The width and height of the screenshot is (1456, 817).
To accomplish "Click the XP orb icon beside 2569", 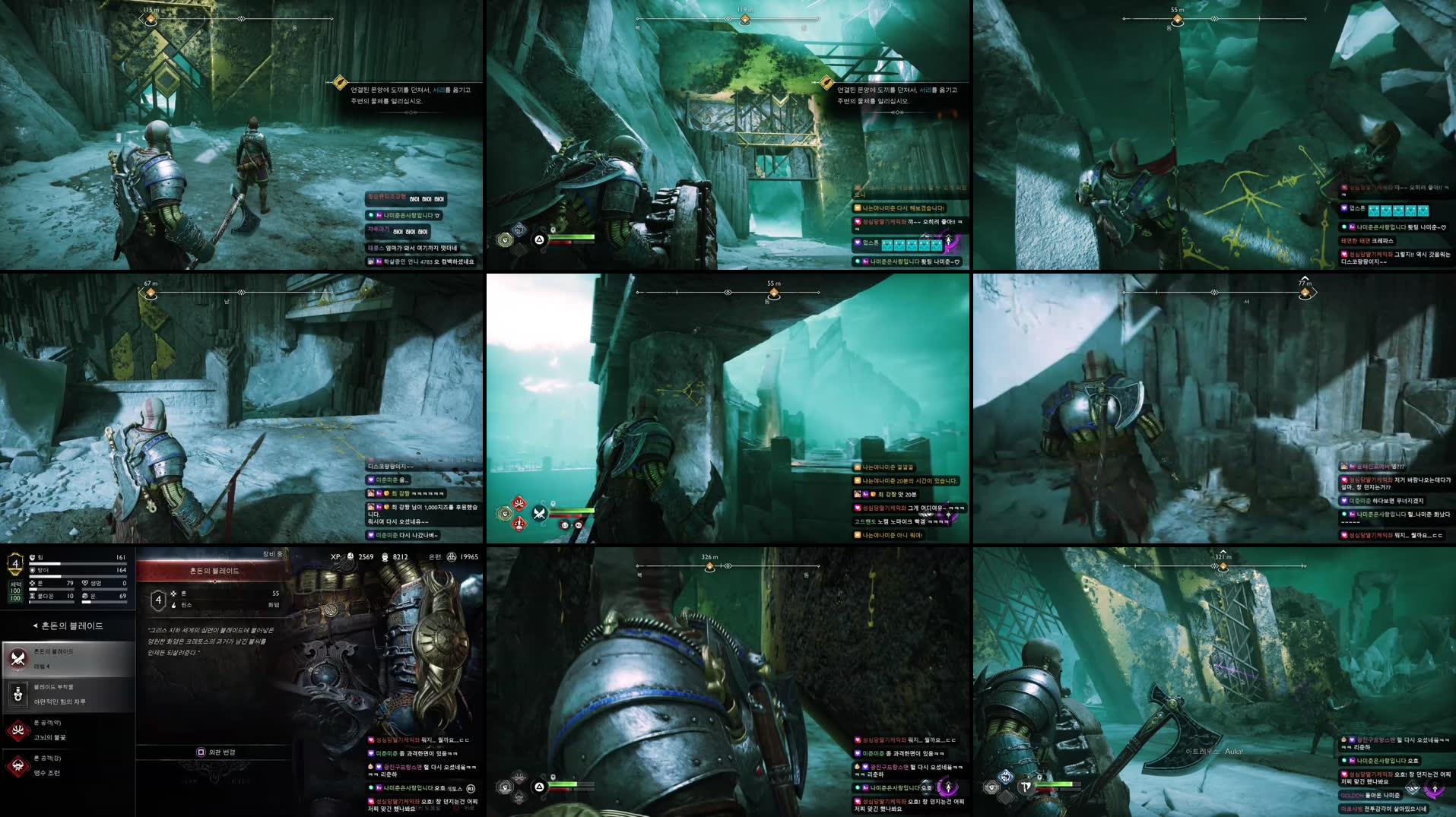I will pyautogui.click(x=349, y=556).
